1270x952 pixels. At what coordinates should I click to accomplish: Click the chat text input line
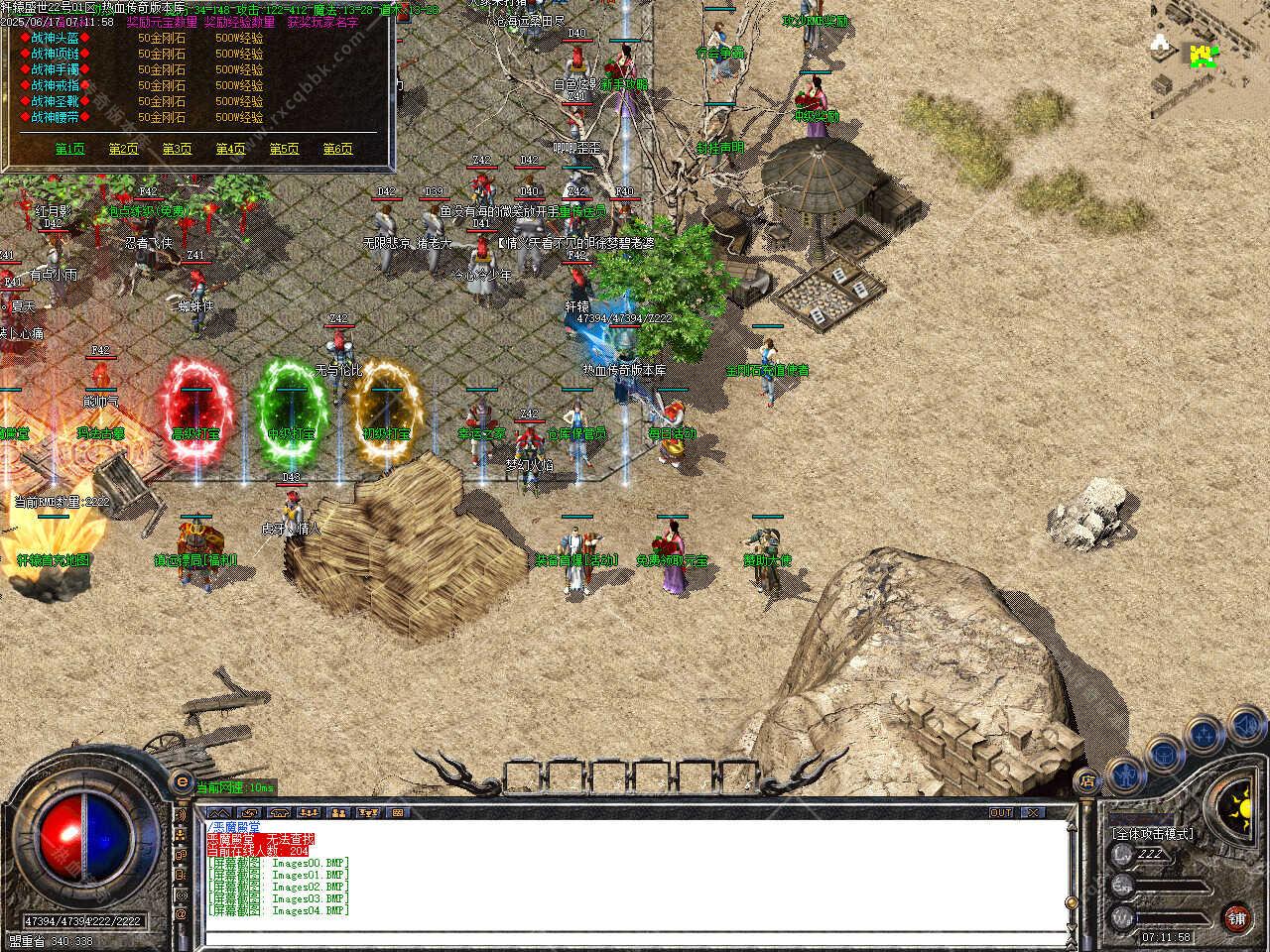coord(635,936)
